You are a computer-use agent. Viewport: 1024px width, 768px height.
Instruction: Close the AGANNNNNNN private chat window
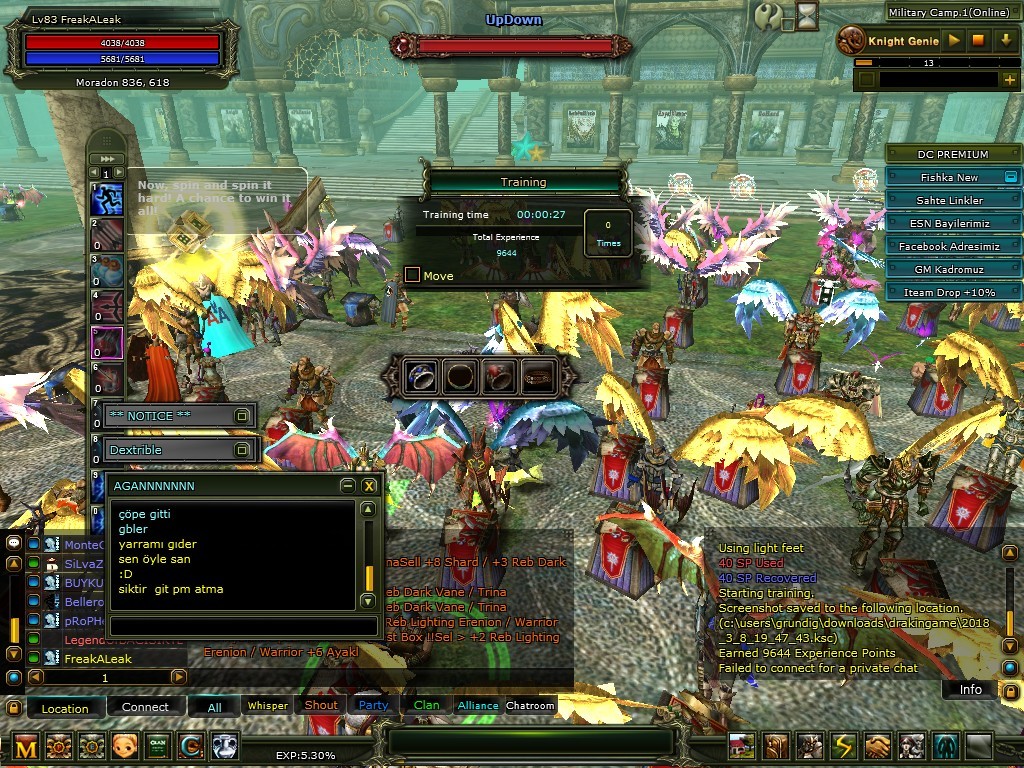click(369, 486)
